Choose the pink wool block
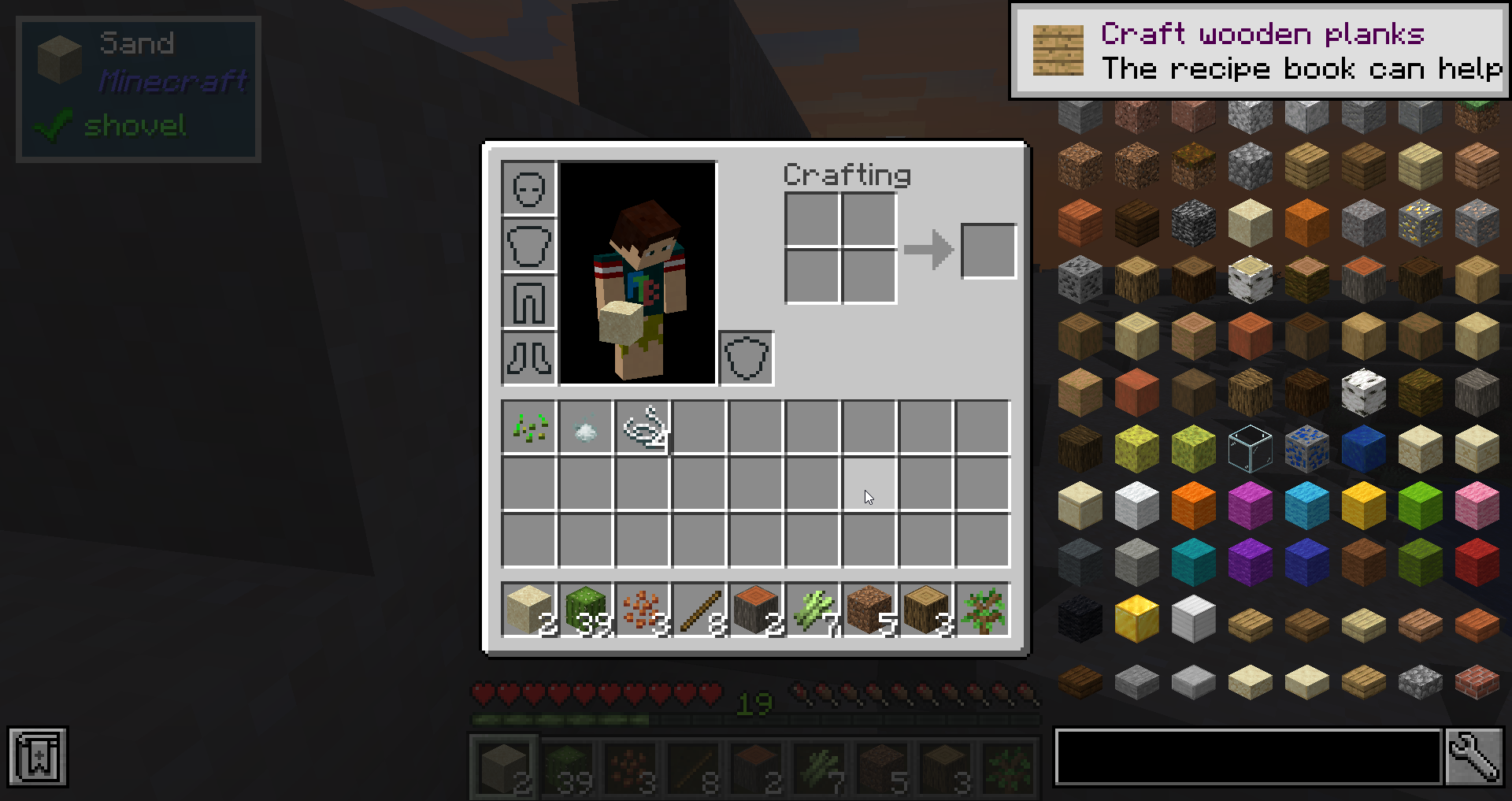The height and width of the screenshot is (801, 1512). tap(1477, 505)
